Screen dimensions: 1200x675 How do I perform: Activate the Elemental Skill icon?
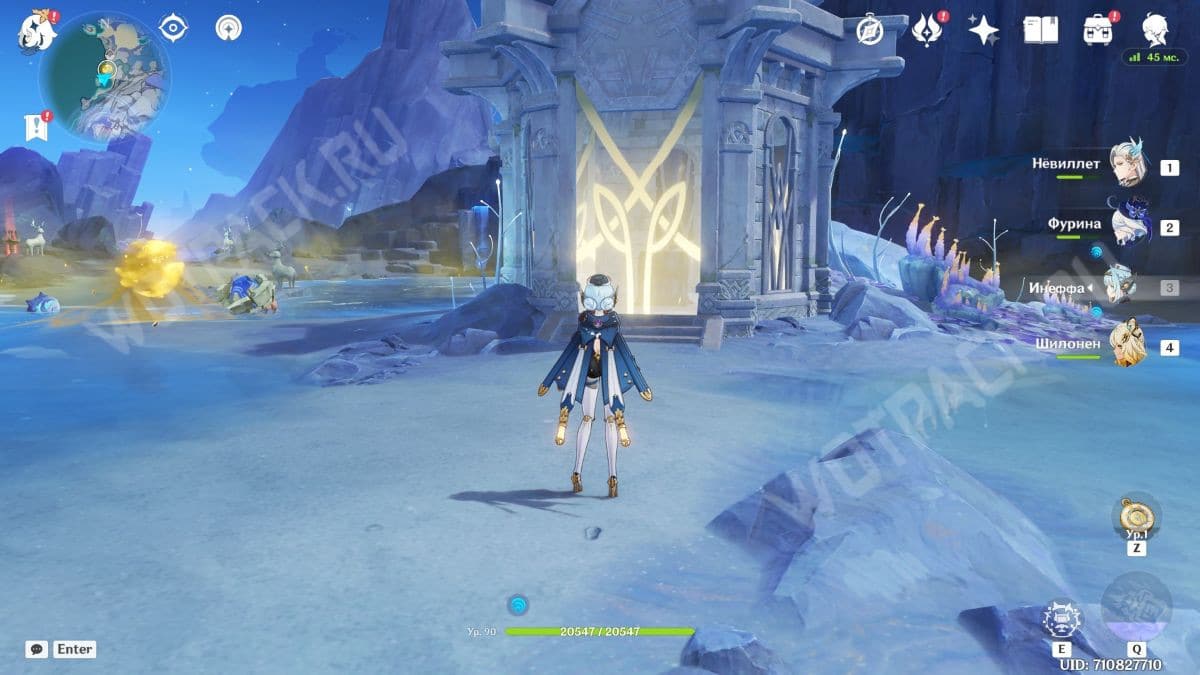[1062, 619]
